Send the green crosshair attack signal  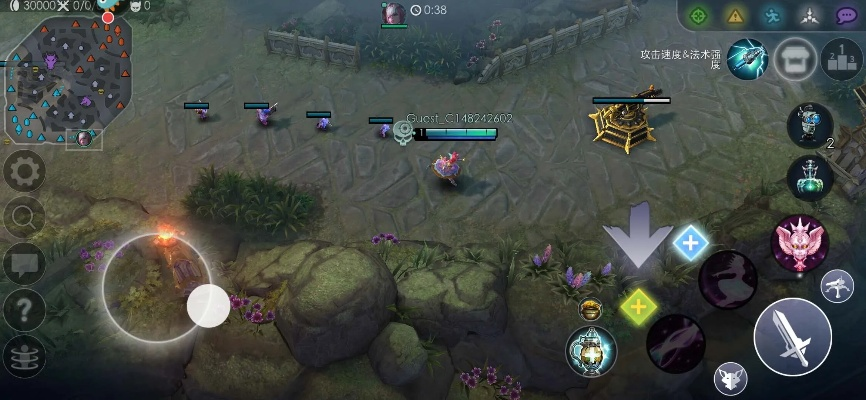699,15
